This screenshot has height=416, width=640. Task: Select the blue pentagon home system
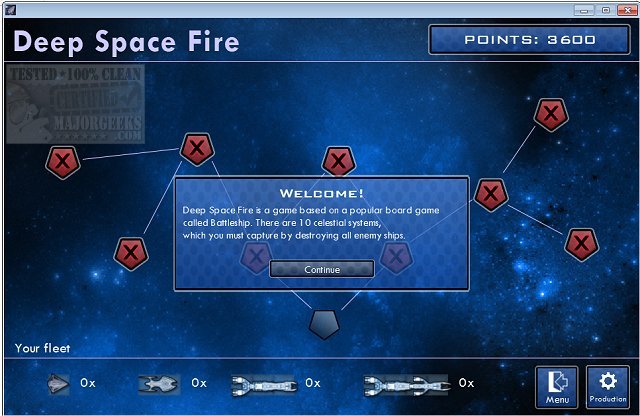[324, 323]
